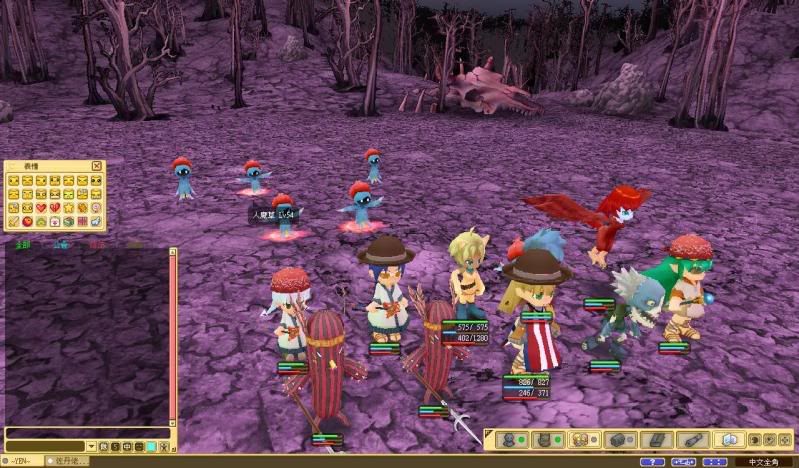Image resolution: width=799 pixels, height=468 pixels.
Task: Open the book toolbar button
Action: [728, 439]
